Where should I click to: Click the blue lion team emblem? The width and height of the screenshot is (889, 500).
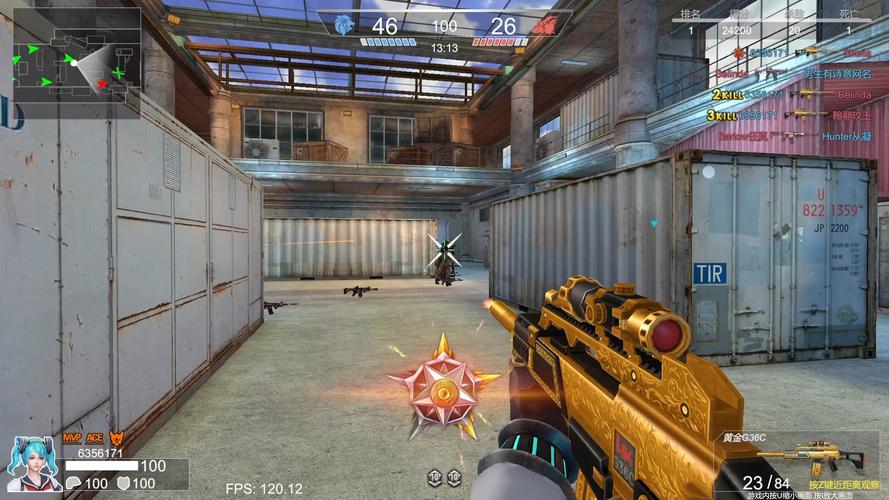tap(345, 25)
